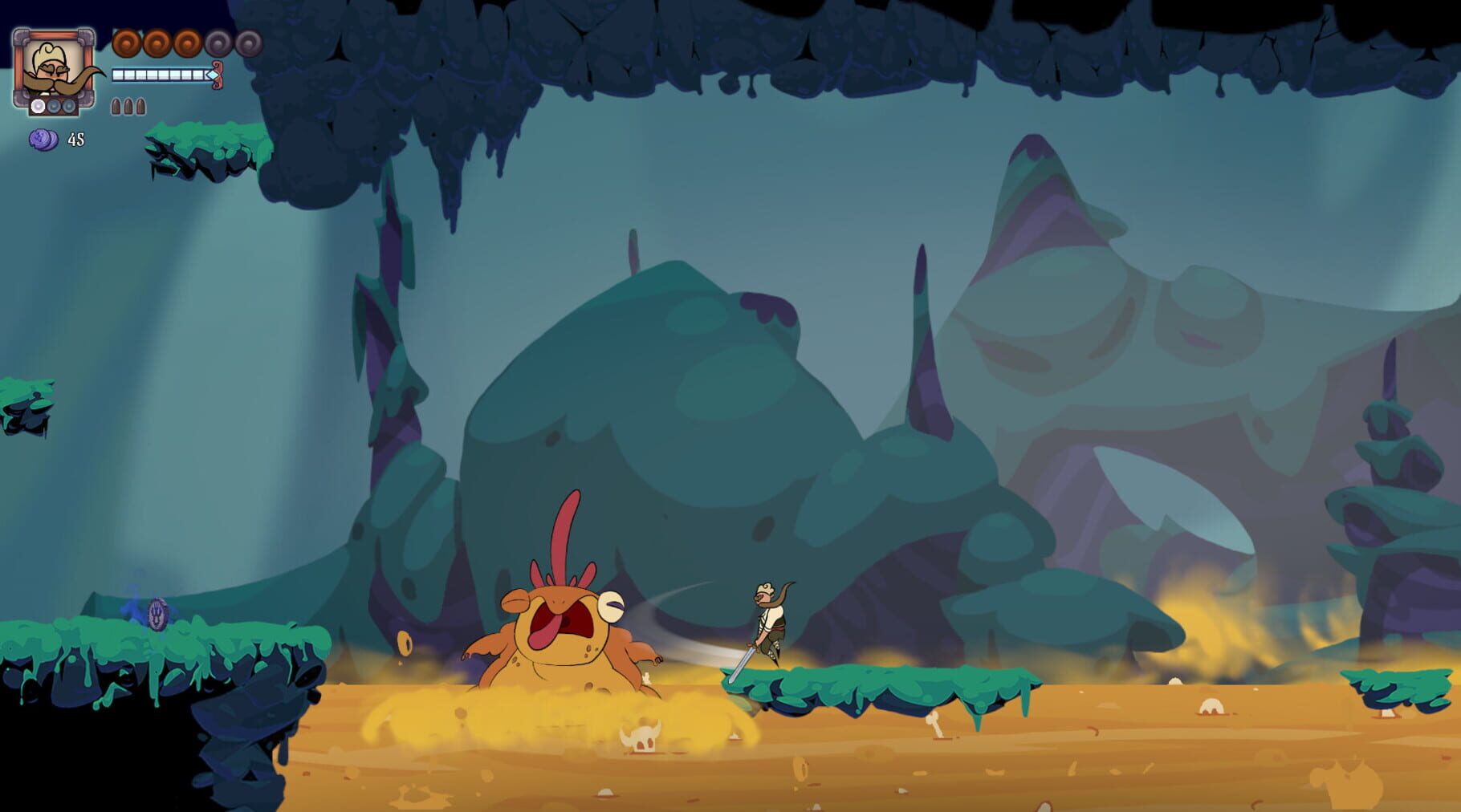This screenshot has height=812, width=1461.
Task: Click the mustached hero's portrait frame
Action: (x=54, y=63)
